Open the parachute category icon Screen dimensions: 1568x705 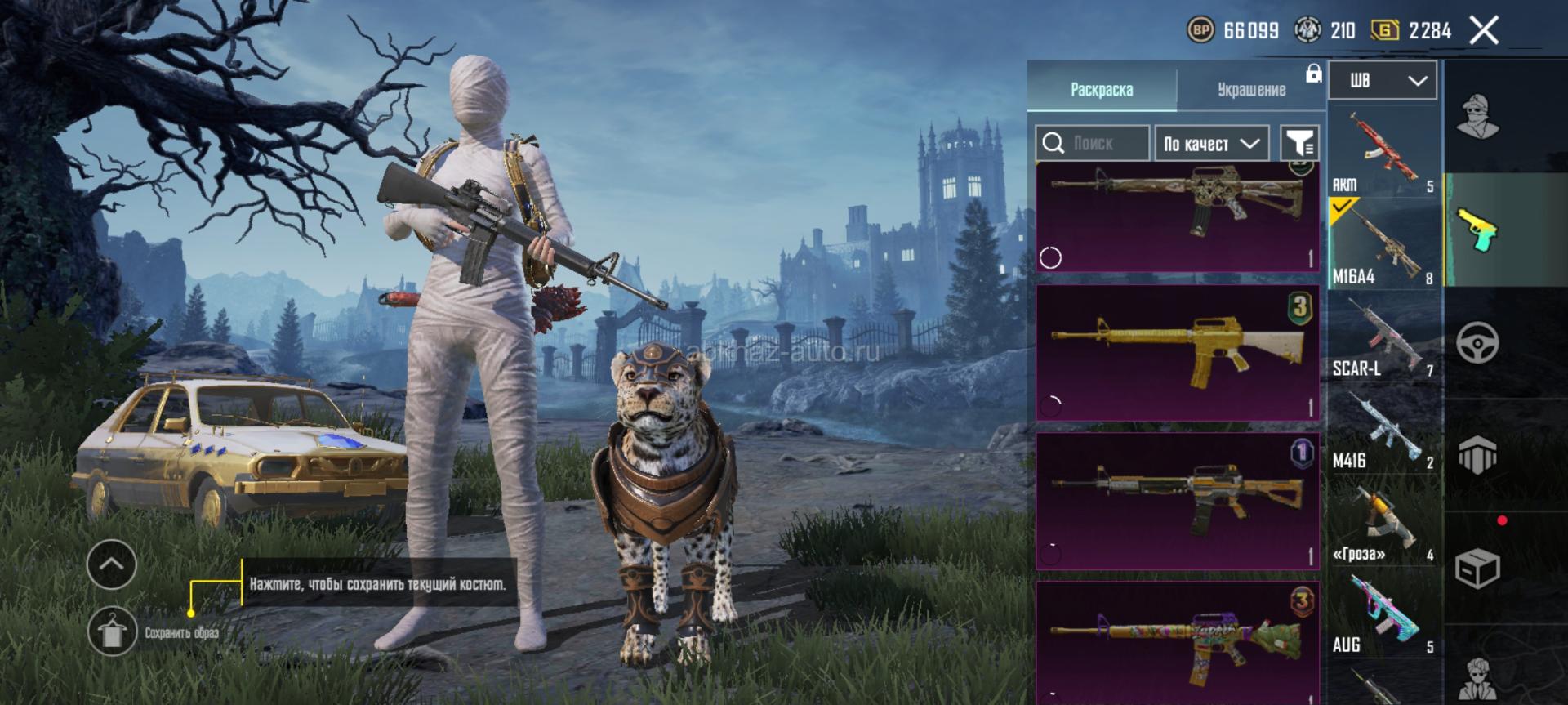(1477, 454)
